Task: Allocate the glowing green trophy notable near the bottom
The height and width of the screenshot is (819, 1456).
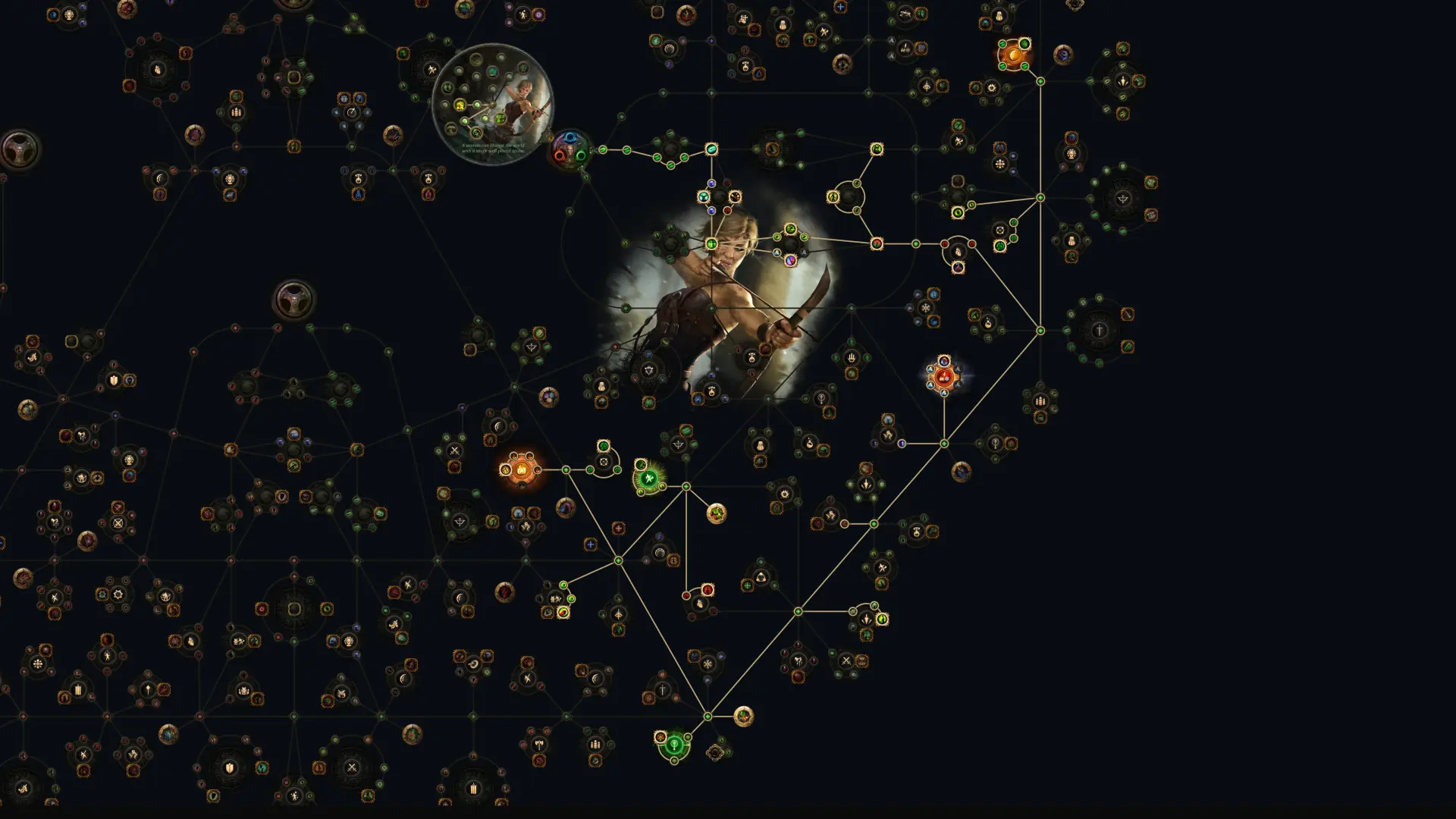Action: tap(674, 746)
